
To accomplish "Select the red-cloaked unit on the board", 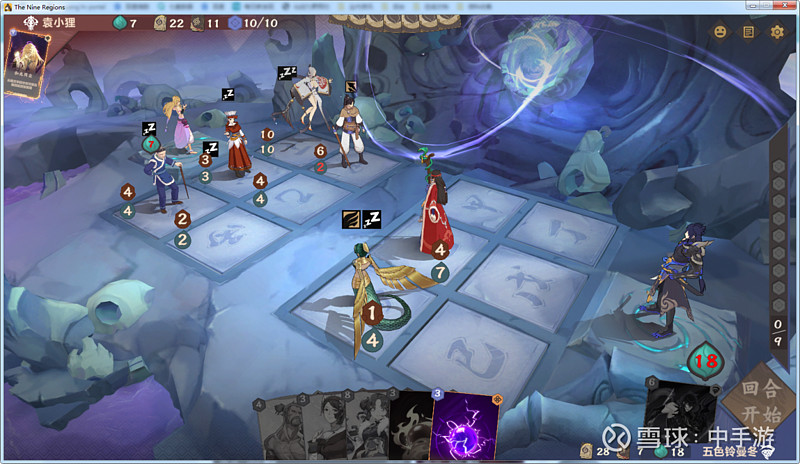I will pos(437,210).
